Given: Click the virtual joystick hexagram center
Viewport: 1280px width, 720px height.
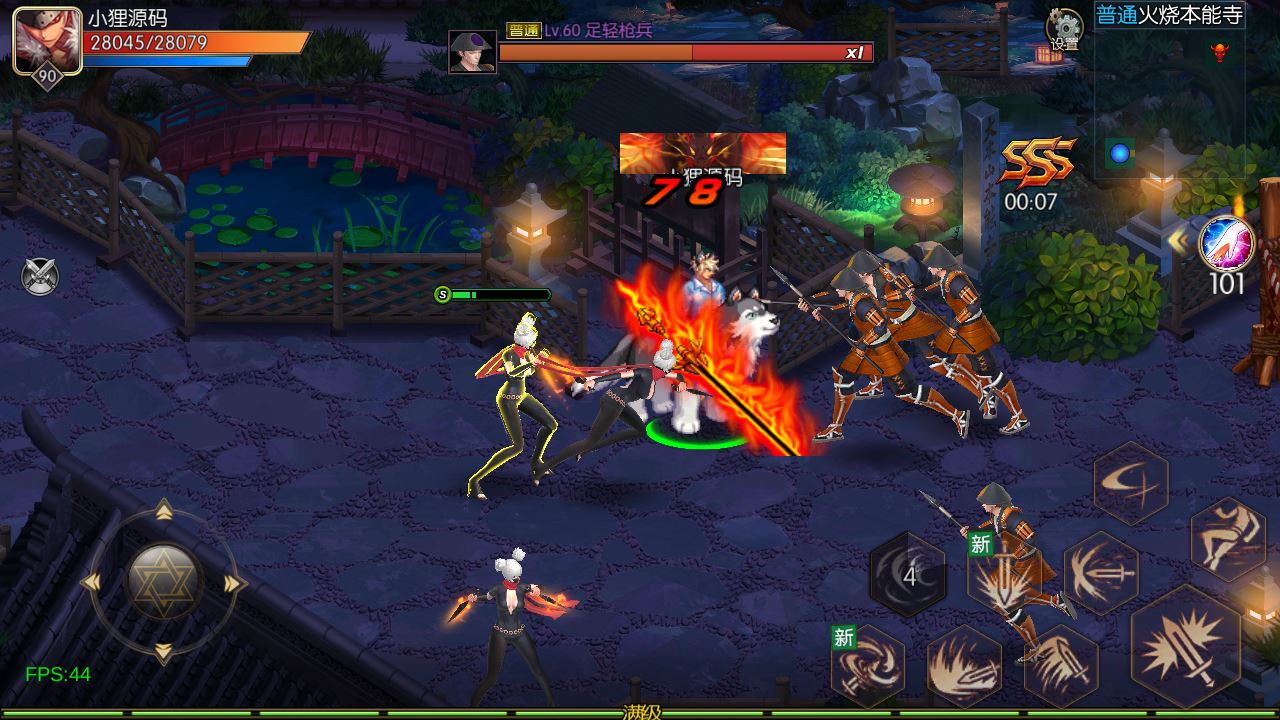Looking at the screenshot, I should coord(165,582).
